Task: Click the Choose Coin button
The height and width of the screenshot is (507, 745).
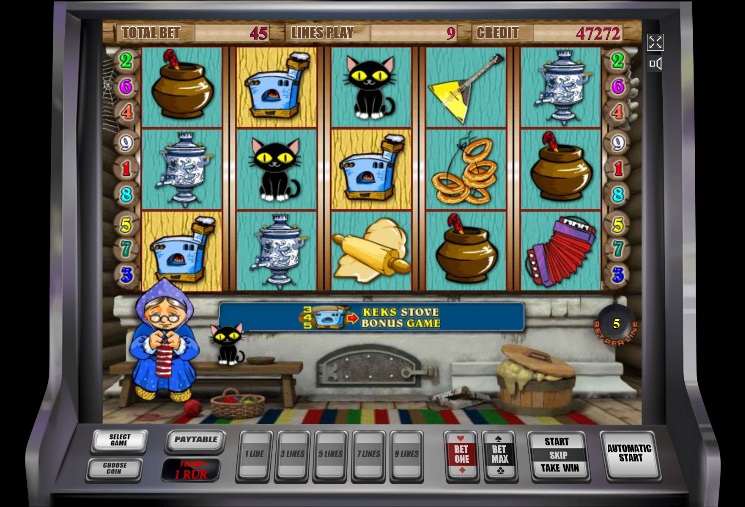Action: pos(114,468)
